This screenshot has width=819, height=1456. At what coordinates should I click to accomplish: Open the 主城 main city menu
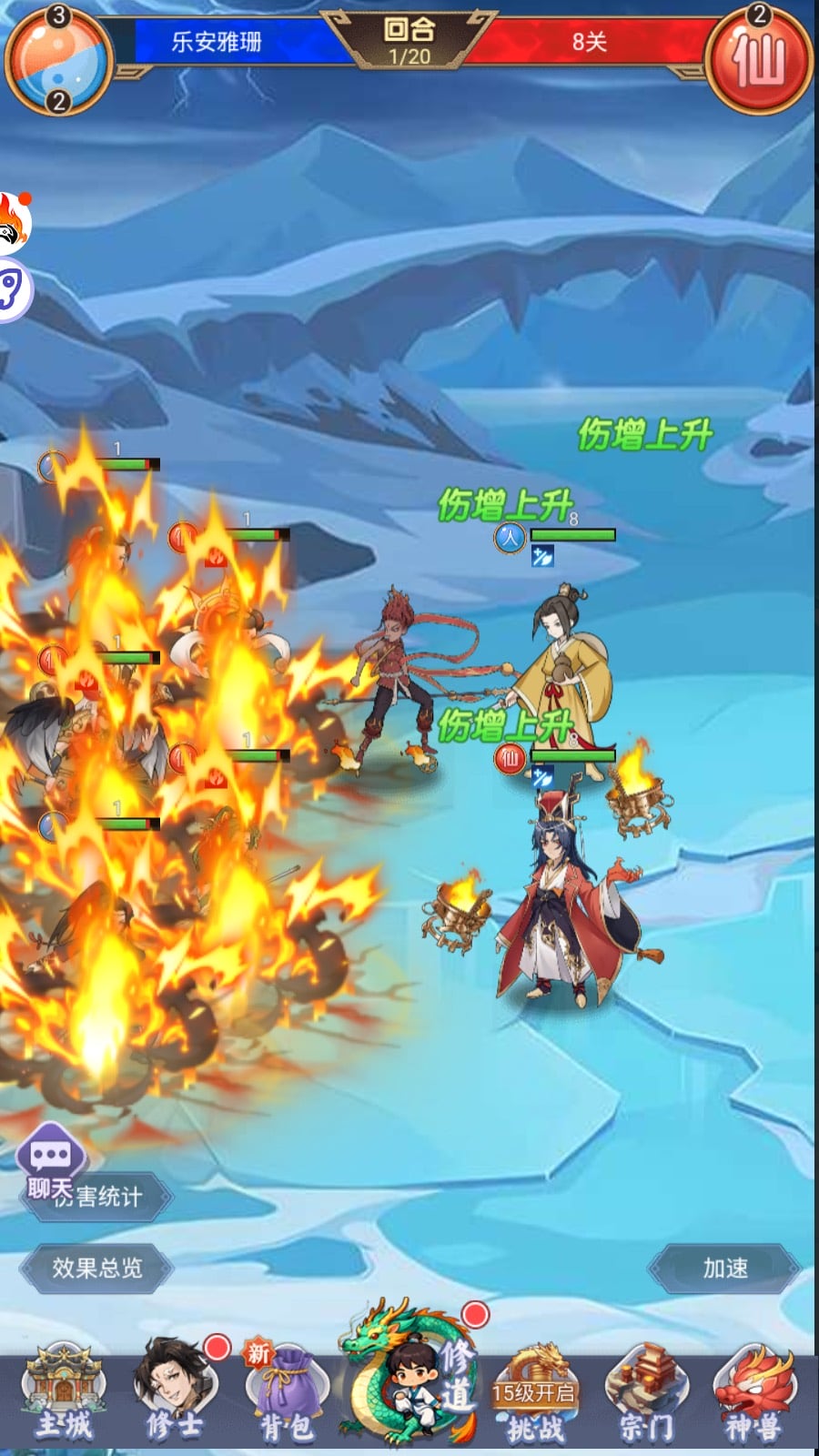point(64,1397)
